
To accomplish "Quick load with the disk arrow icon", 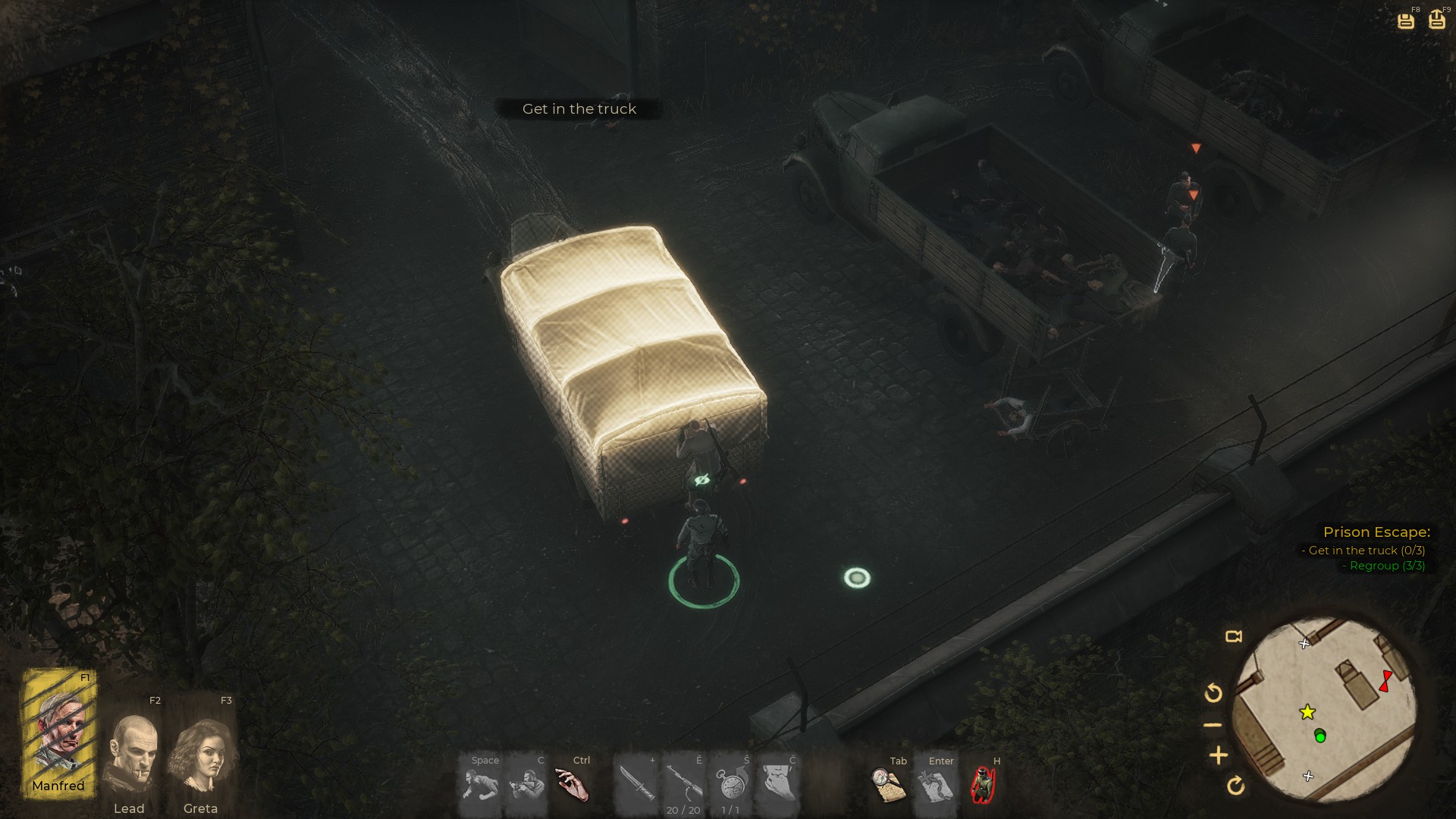I will [1437, 20].
